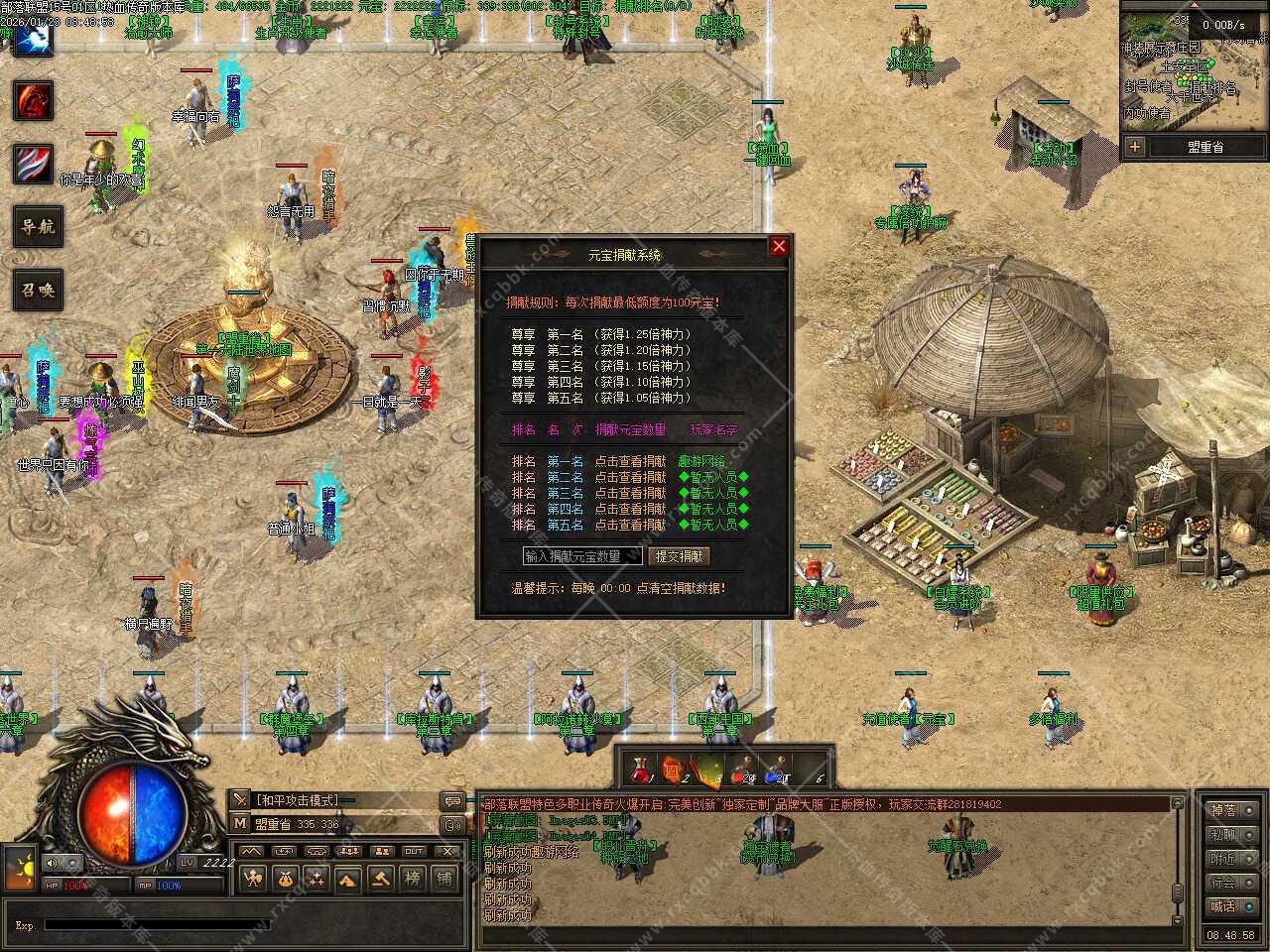The height and width of the screenshot is (952, 1270).
Task: Open the 导航 navigation button
Action: pyautogui.click(x=38, y=227)
